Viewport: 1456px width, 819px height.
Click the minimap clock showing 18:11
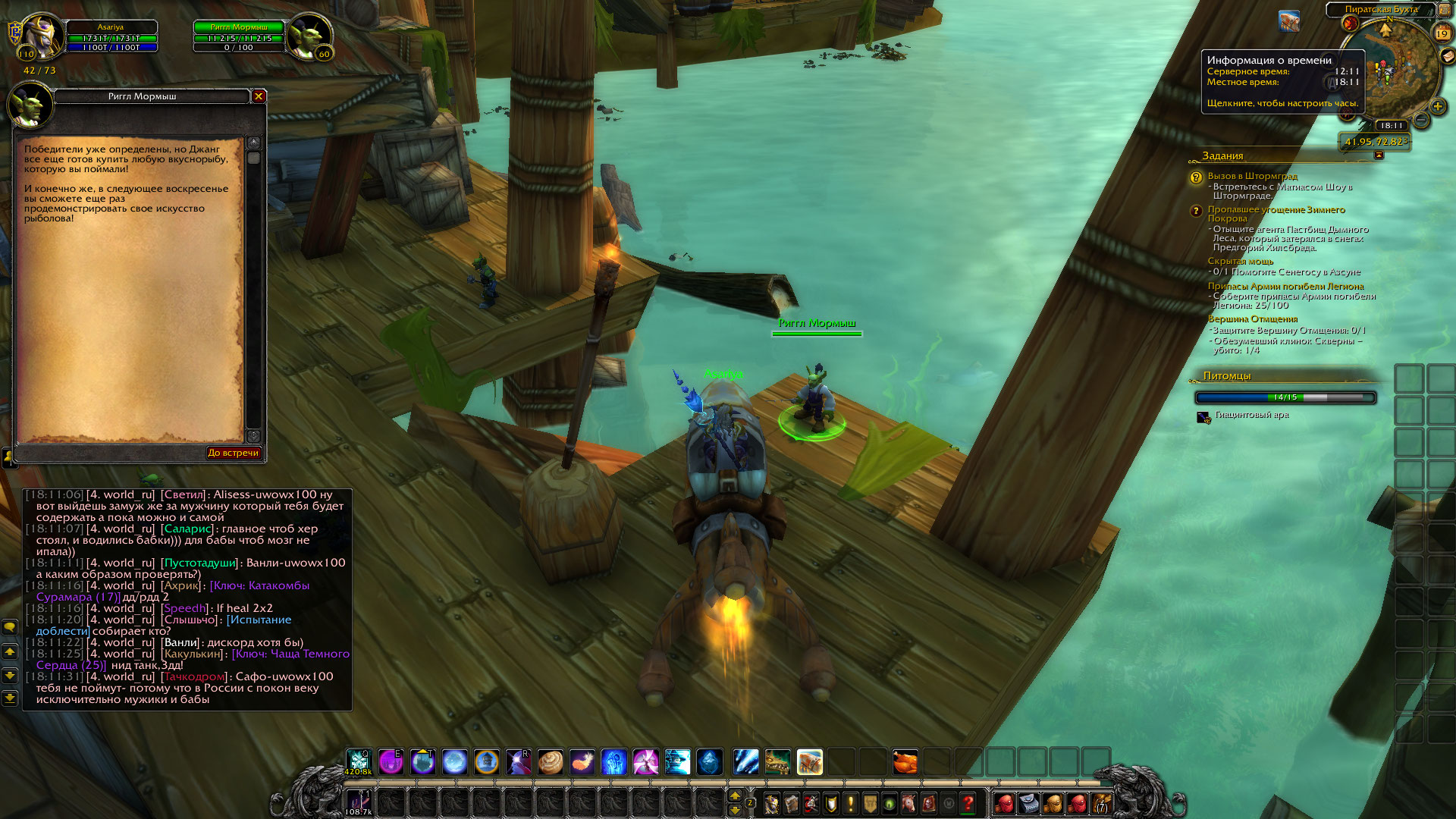[x=1391, y=126]
